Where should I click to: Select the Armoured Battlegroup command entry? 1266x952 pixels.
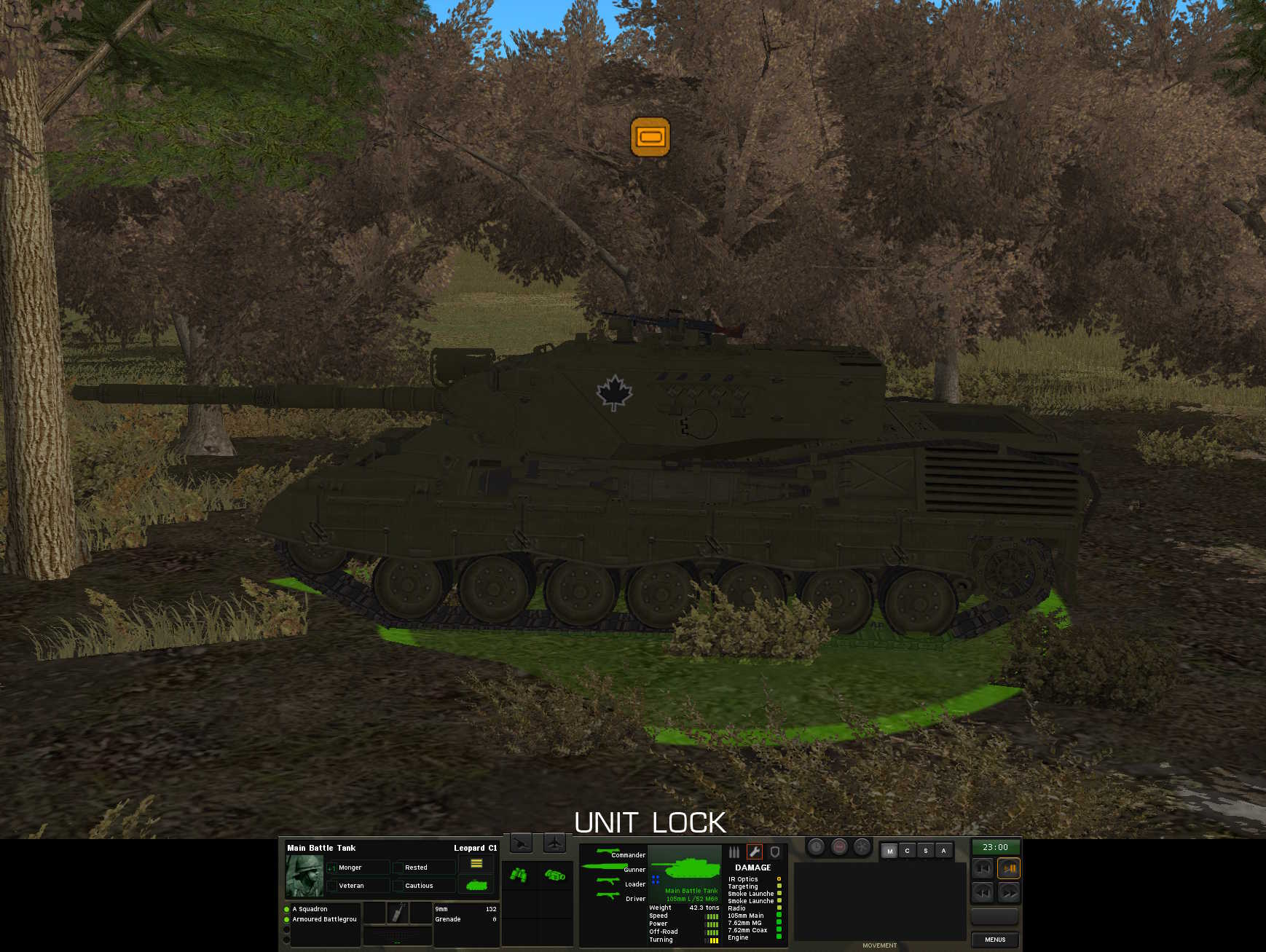tap(324, 919)
